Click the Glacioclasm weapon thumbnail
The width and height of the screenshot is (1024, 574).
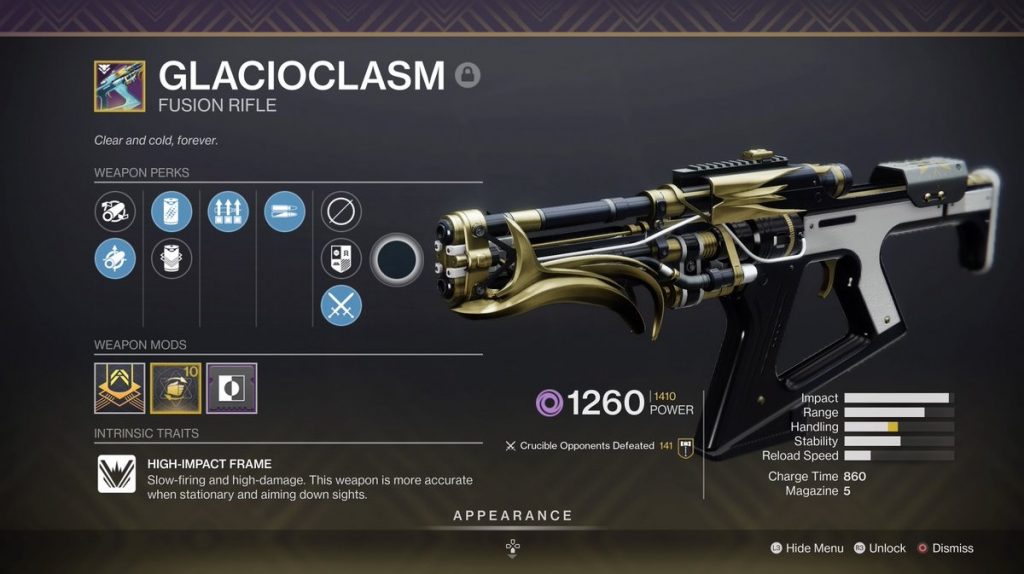coord(119,85)
